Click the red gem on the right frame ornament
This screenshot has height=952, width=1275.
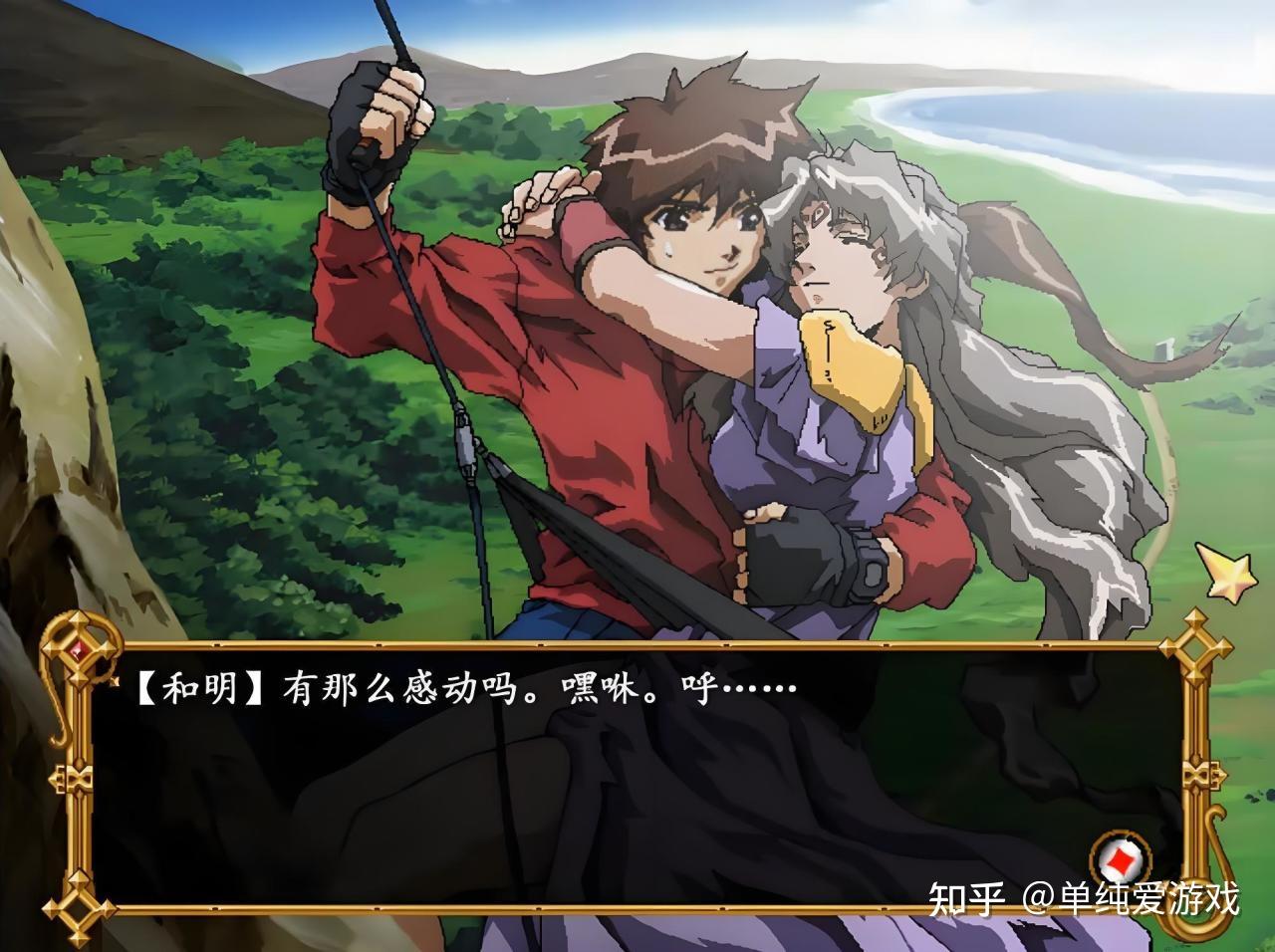(1197, 648)
